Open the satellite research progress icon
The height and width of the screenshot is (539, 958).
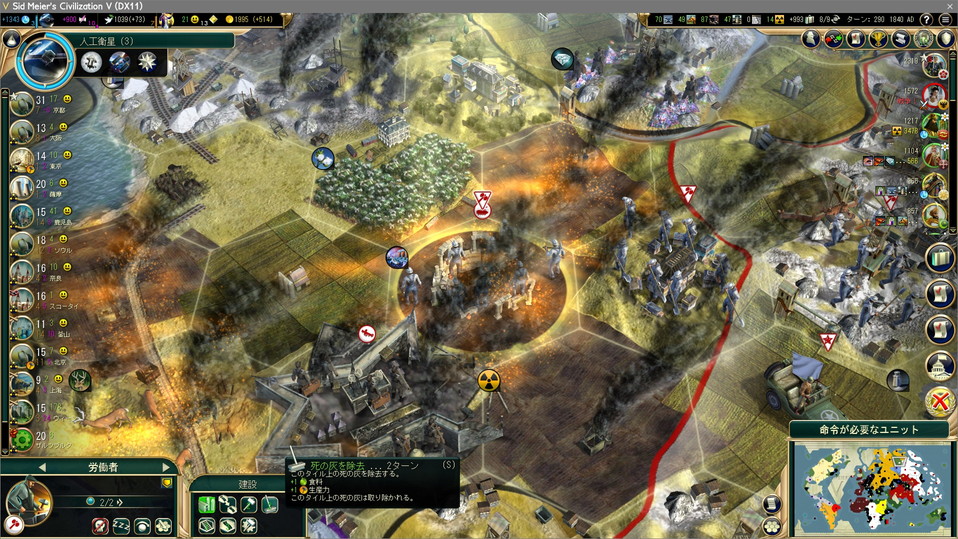pos(44,58)
